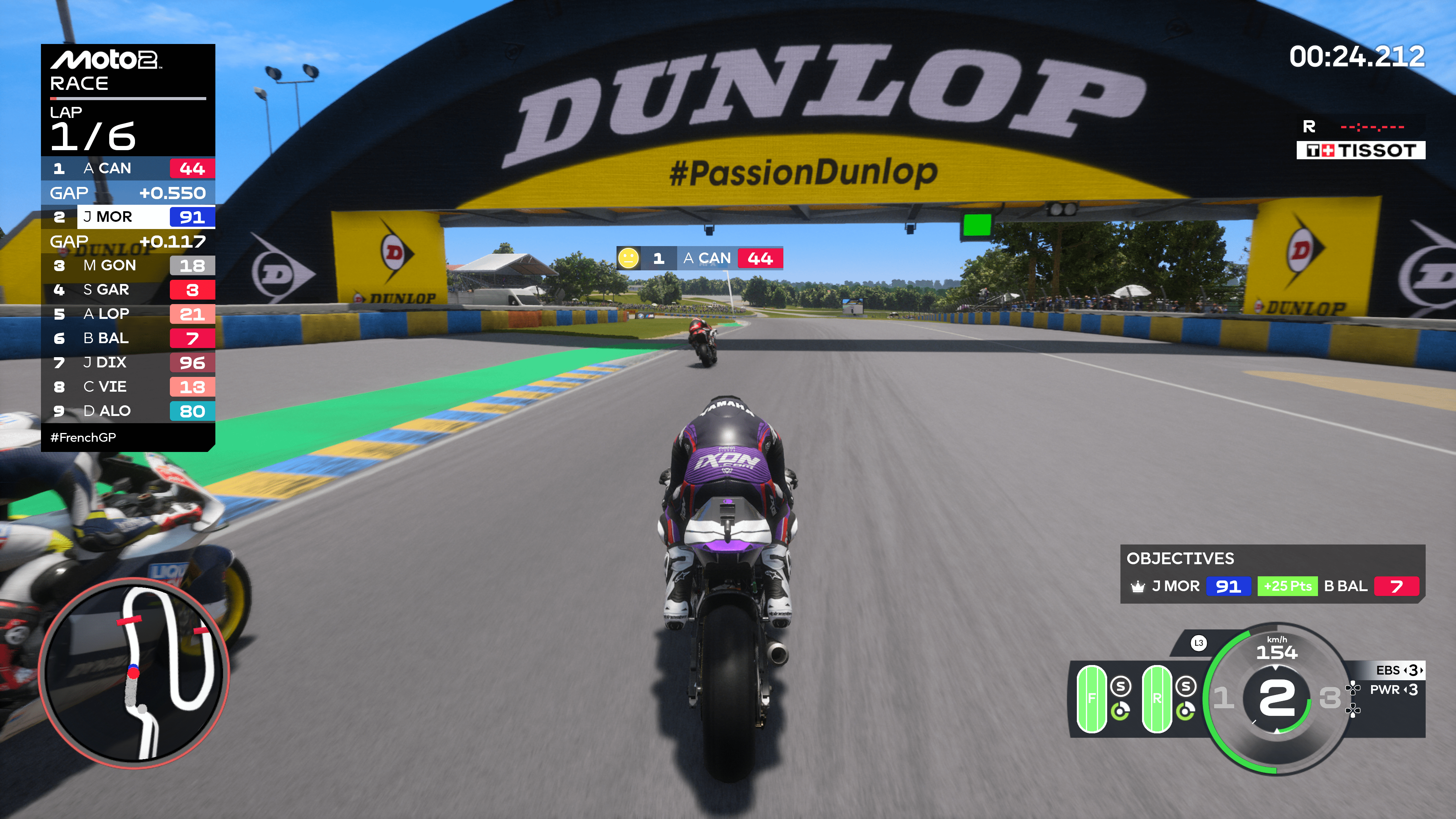Image resolution: width=1456 pixels, height=819 pixels.
Task: Click M GON standings entry
Action: click(x=128, y=266)
